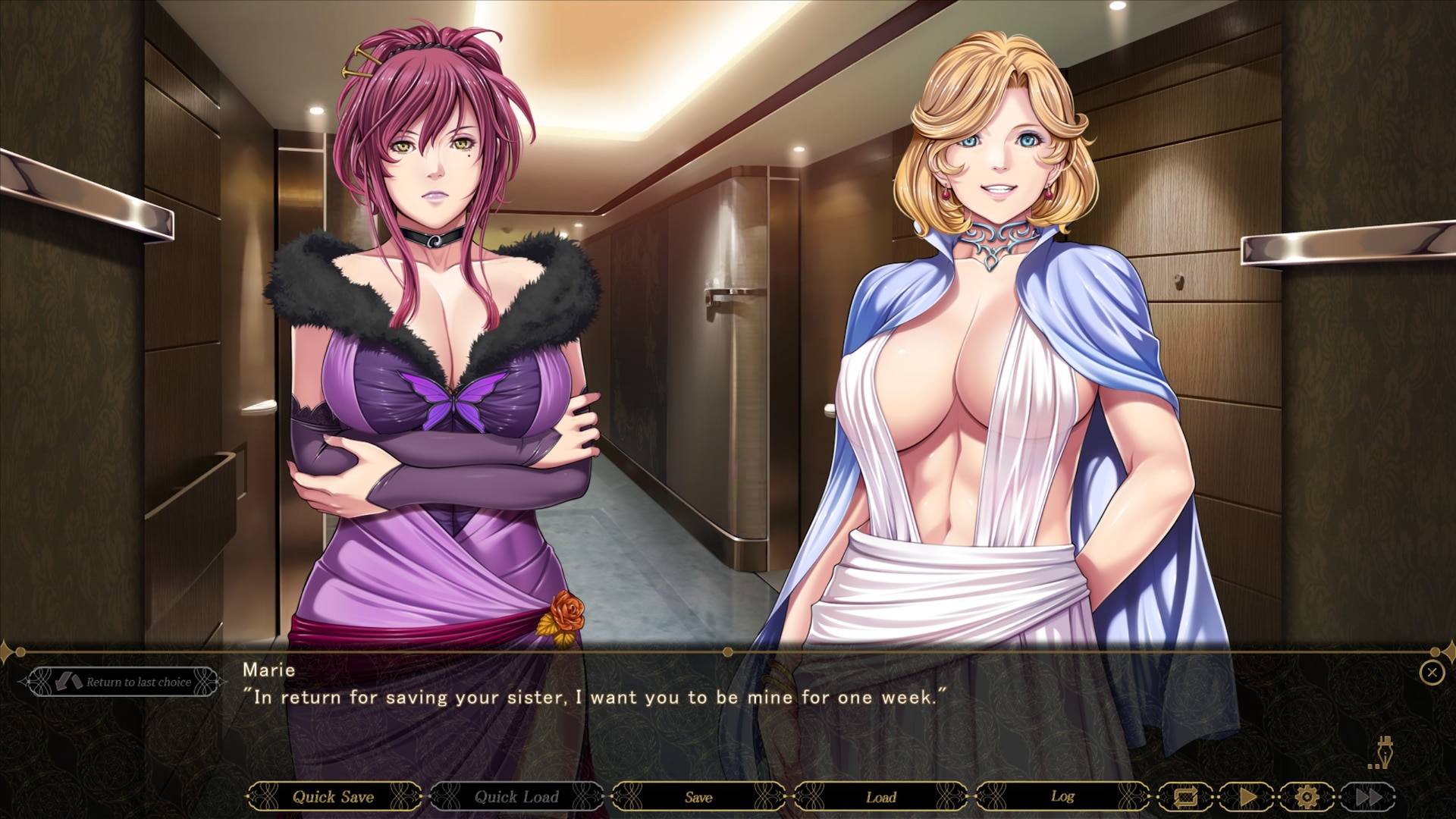
Task: Open settings via the gear icon
Action: click(1307, 797)
